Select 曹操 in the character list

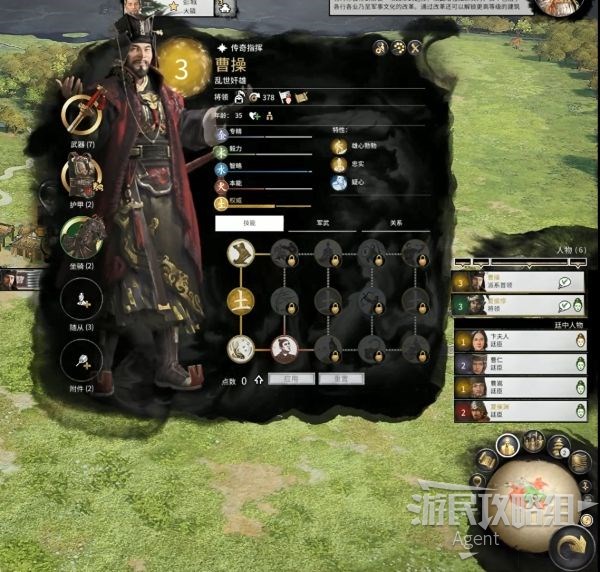pos(518,283)
